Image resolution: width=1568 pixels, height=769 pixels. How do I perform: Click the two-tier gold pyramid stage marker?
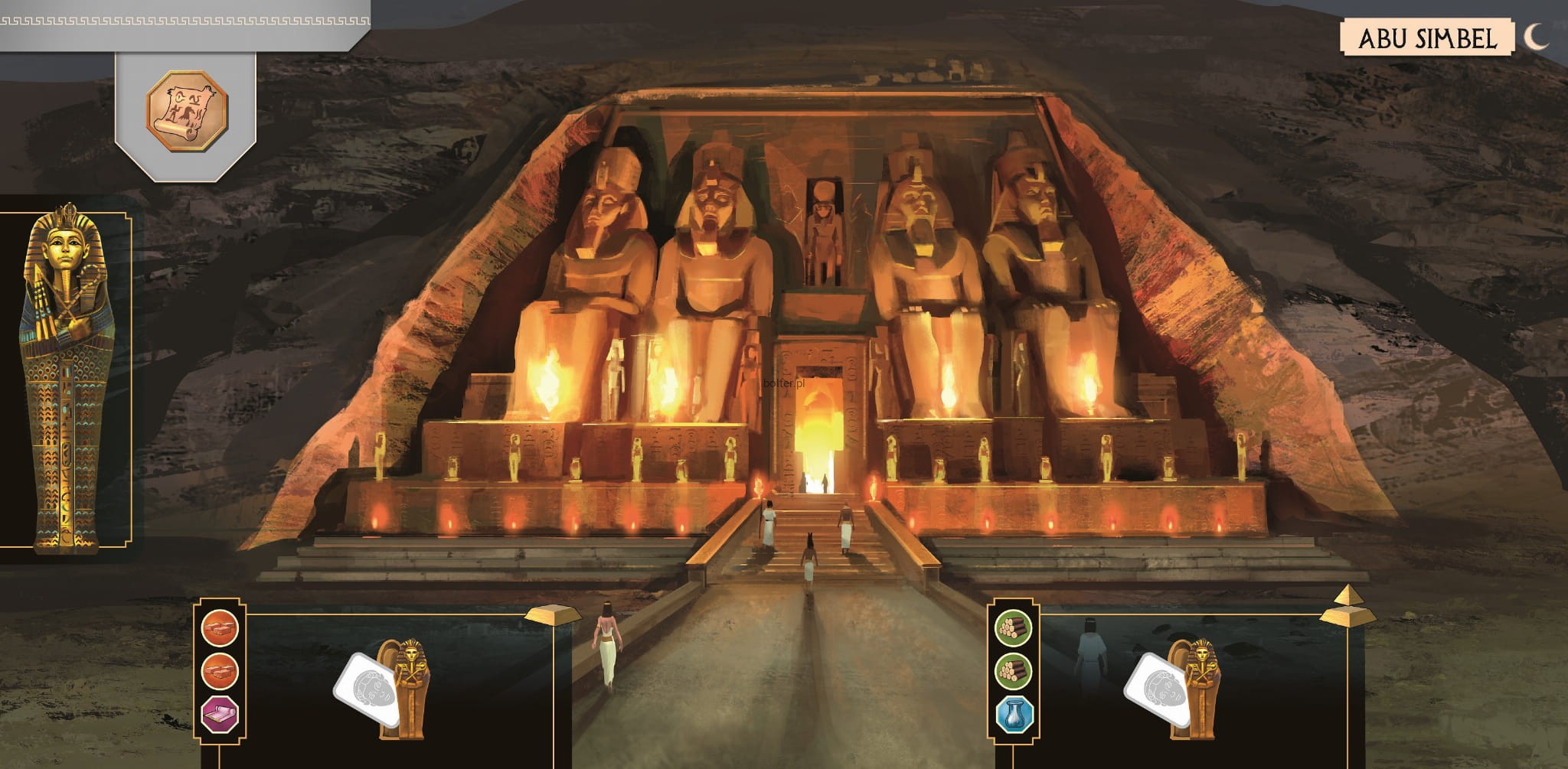pyautogui.click(x=1347, y=608)
